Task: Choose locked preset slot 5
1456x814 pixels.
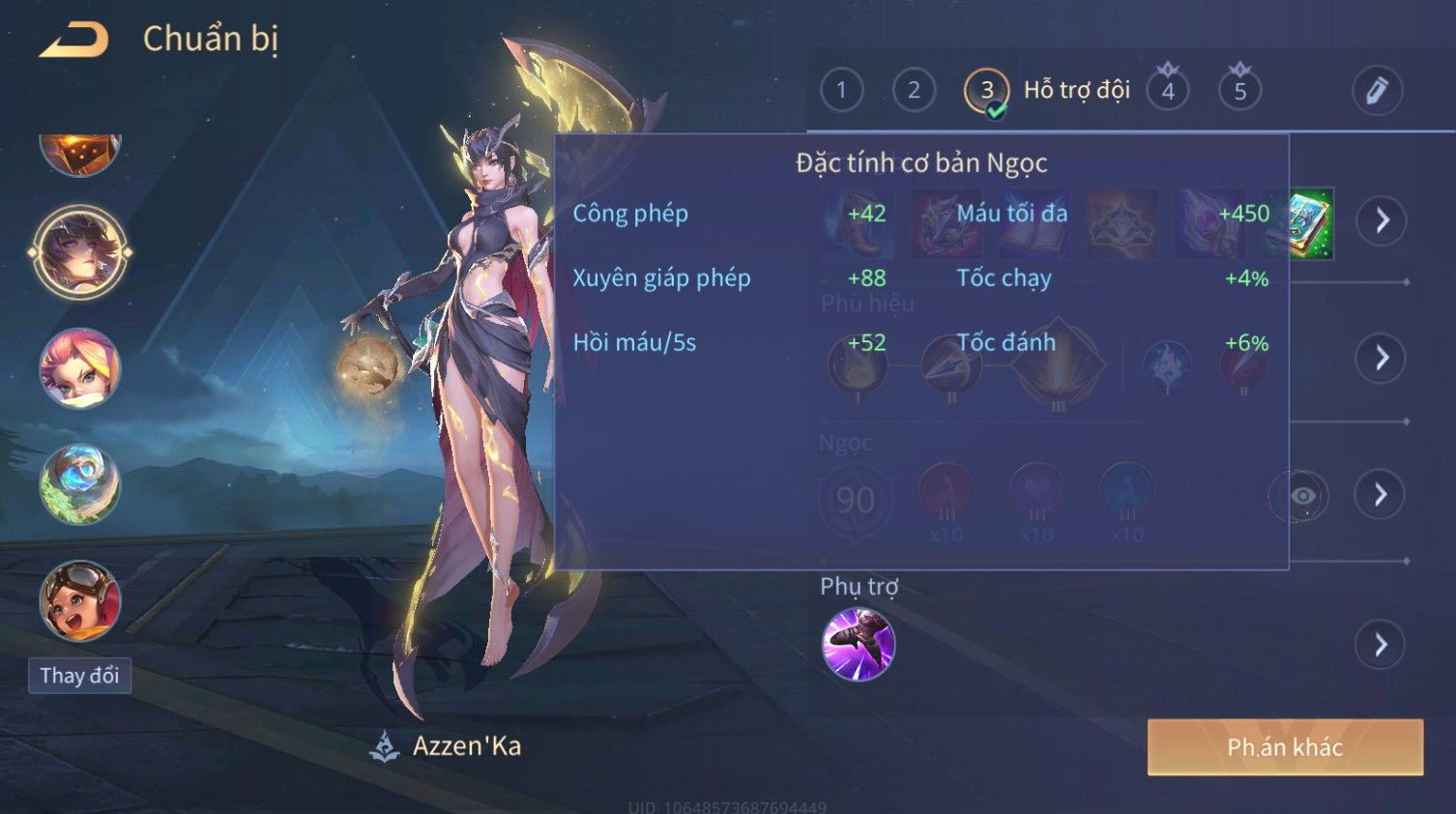Action: pyautogui.click(x=1240, y=91)
